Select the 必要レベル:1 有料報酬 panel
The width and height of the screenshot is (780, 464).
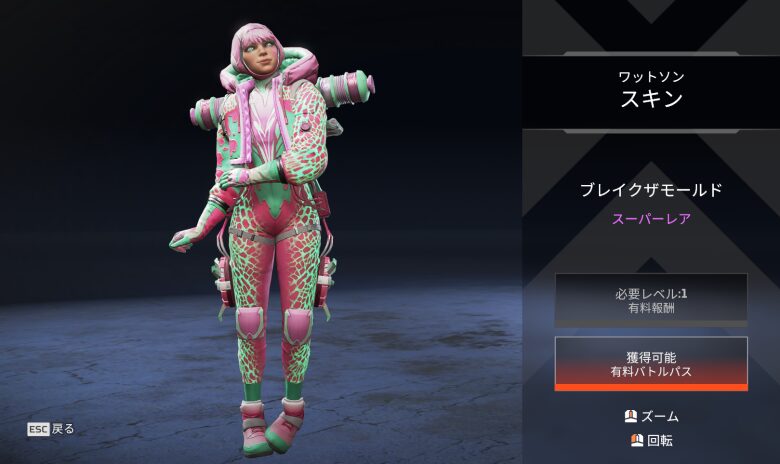pyautogui.click(x=651, y=299)
